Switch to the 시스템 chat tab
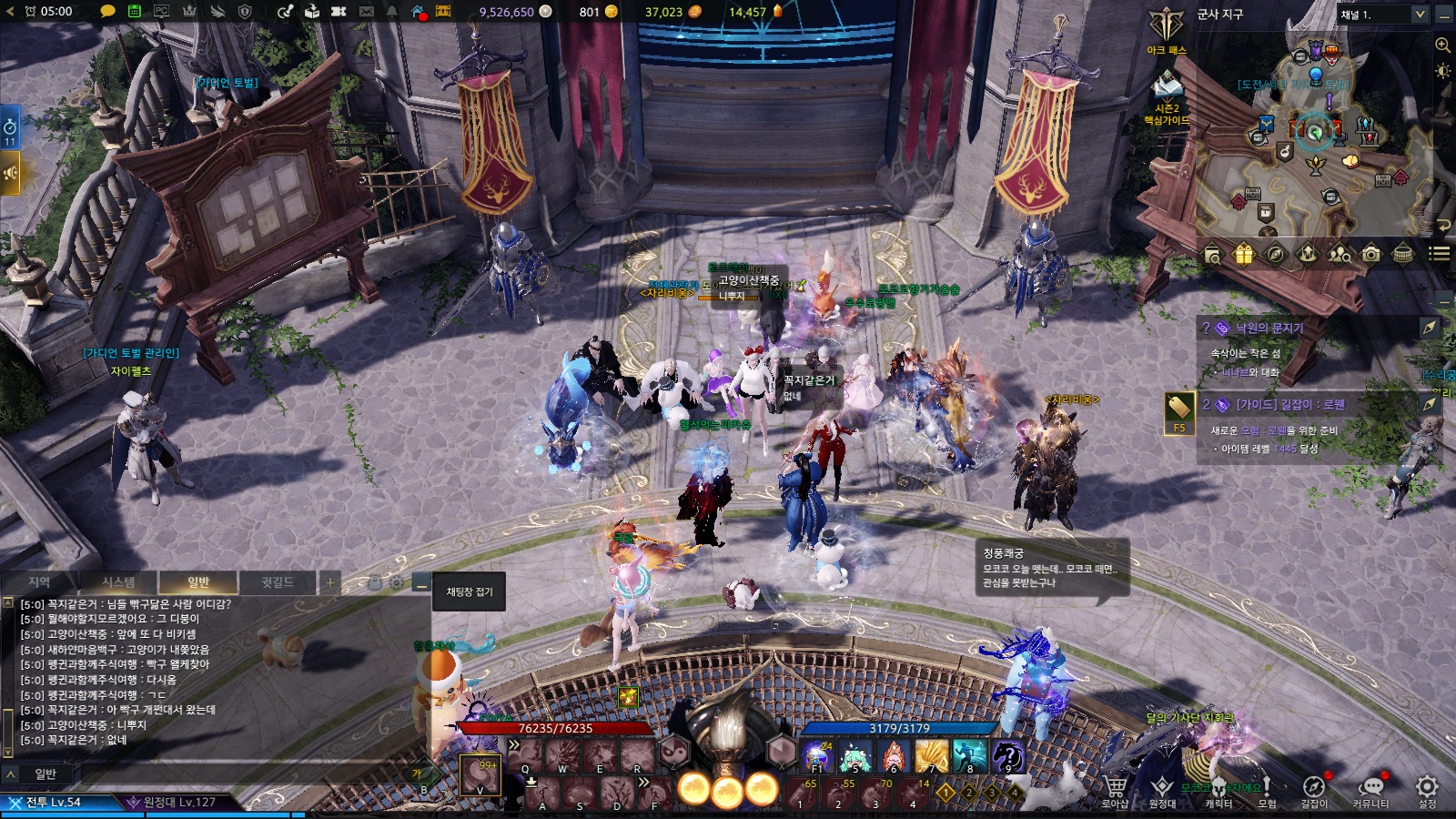The width and height of the screenshot is (1456, 819). point(118,582)
